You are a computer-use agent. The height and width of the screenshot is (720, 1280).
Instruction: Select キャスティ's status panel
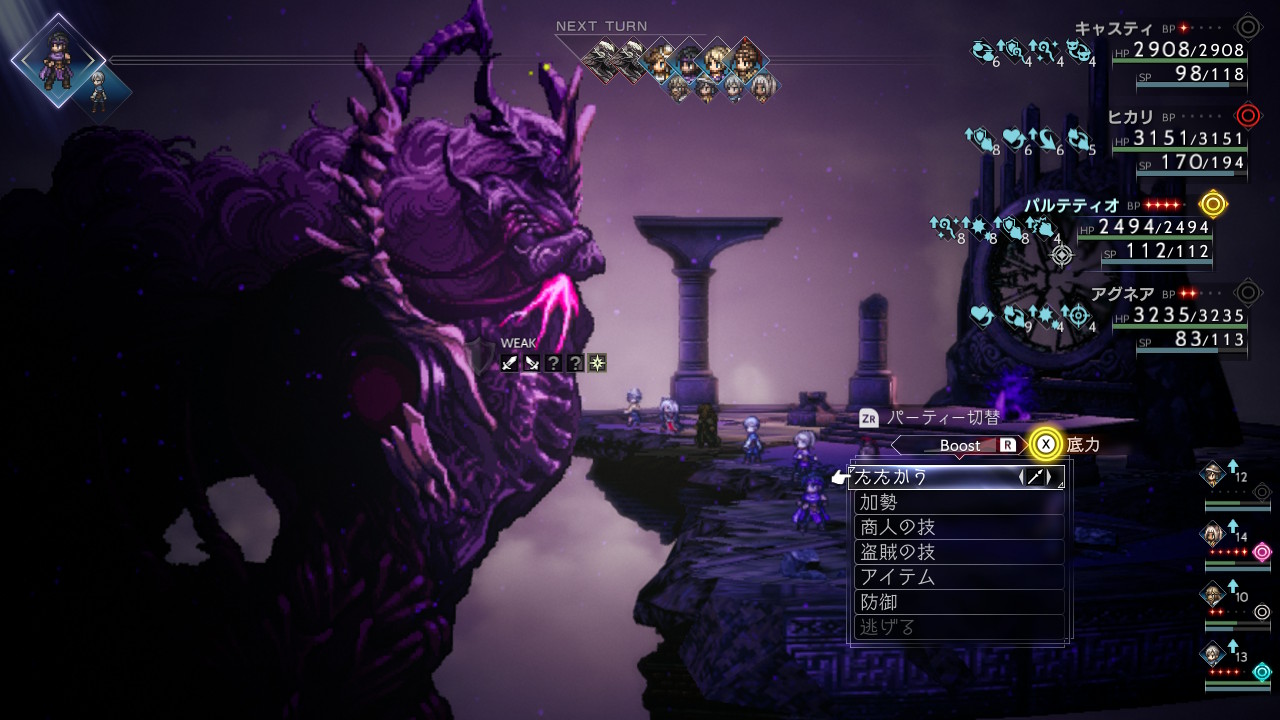click(x=1178, y=60)
